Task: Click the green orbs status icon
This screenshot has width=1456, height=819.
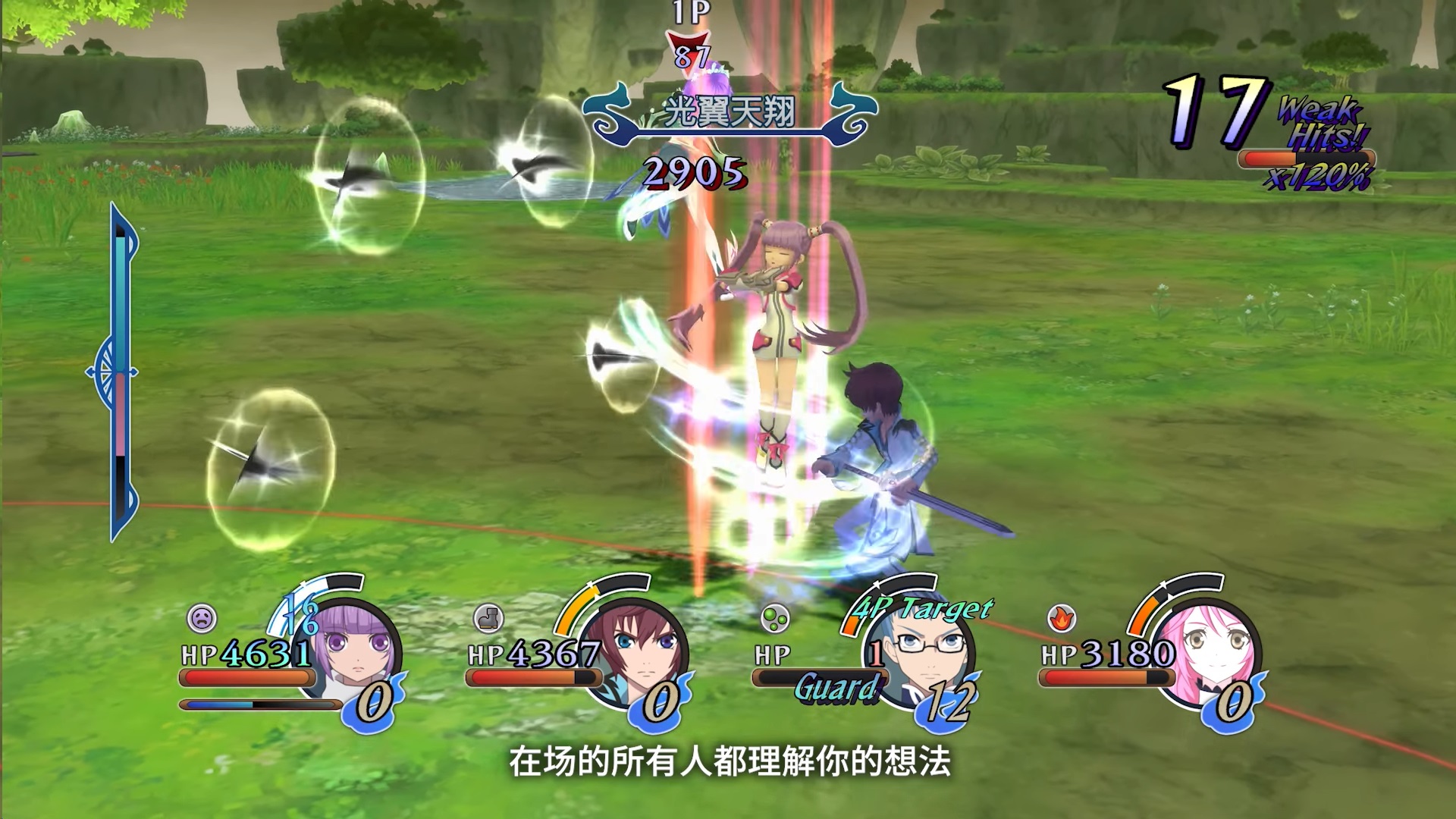Action: [x=775, y=620]
